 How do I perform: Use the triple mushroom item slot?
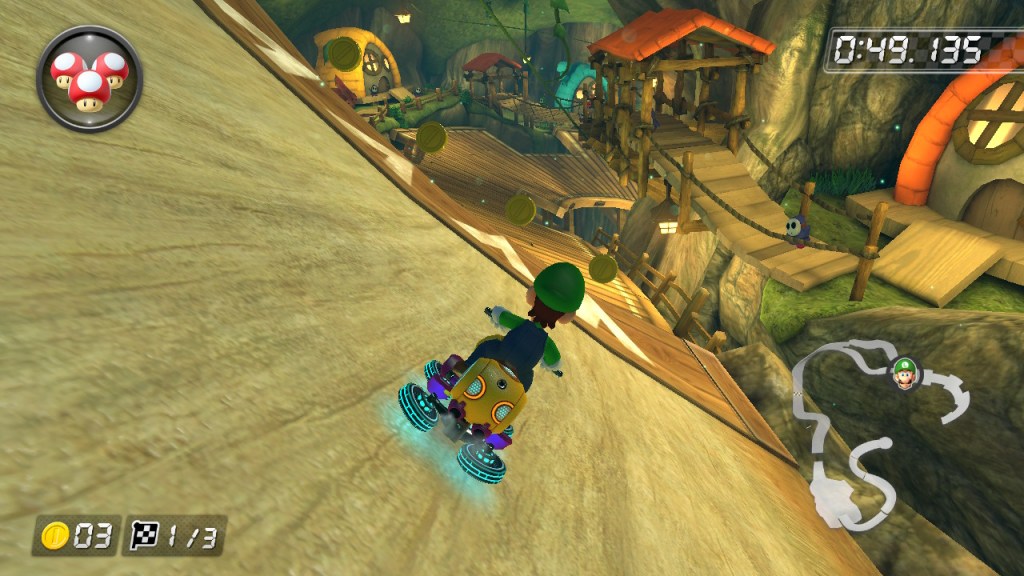pos(89,78)
